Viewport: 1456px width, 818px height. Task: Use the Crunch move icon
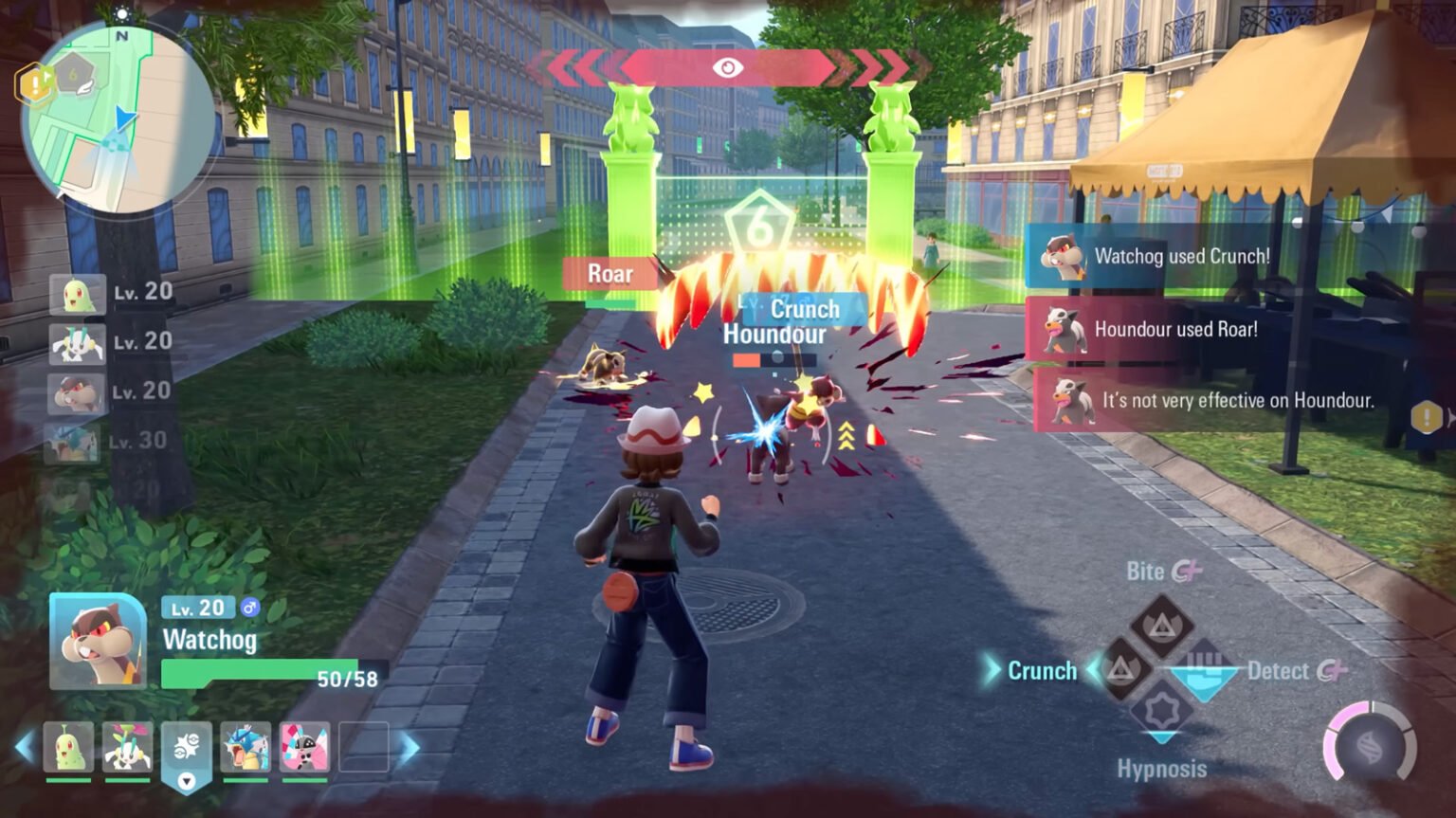pos(1122,670)
